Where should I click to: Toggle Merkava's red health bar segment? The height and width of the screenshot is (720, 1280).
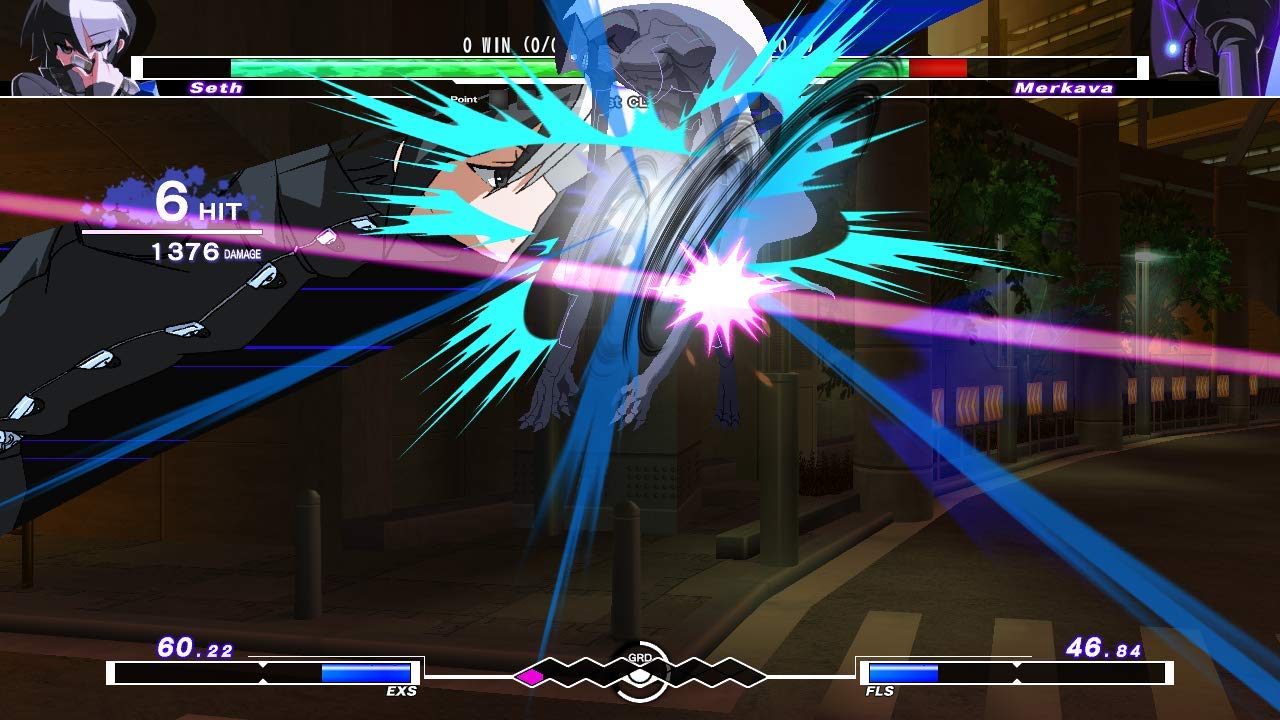point(938,70)
